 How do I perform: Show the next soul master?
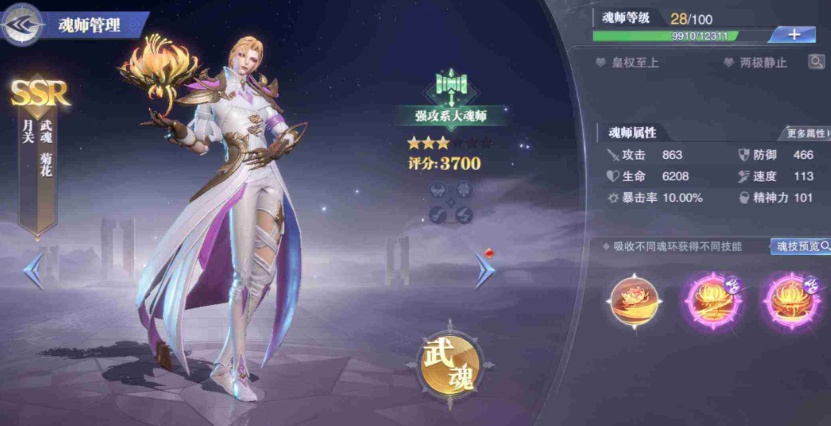click(485, 270)
